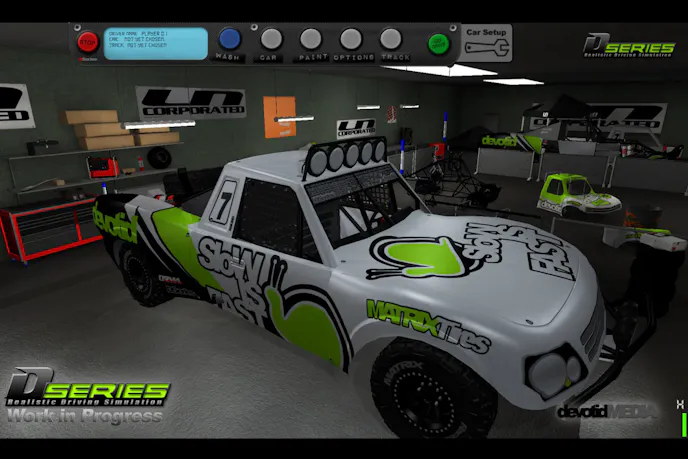Open the Car selection
688x459 pixels.
[271, 40]
